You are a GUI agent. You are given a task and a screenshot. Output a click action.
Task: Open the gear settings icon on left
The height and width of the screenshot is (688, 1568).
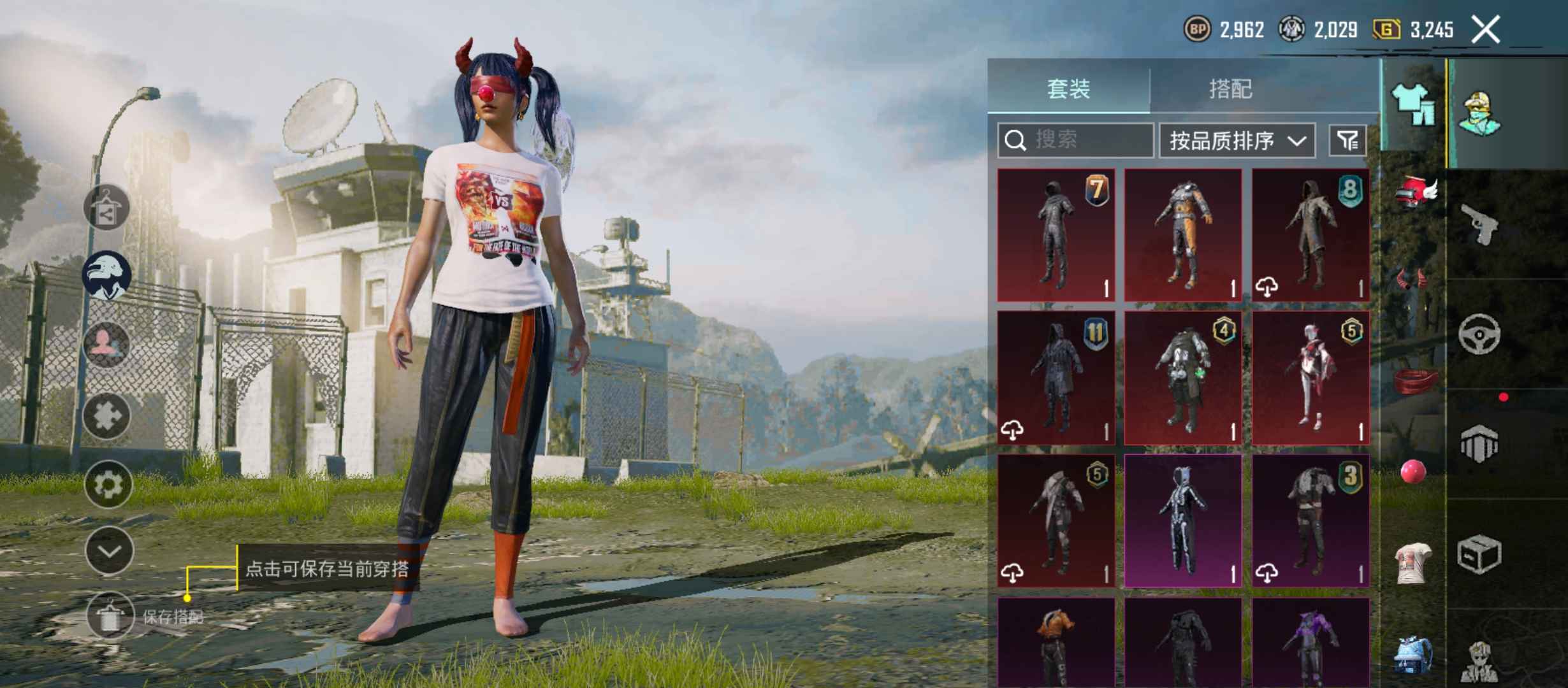coord(108,485)
